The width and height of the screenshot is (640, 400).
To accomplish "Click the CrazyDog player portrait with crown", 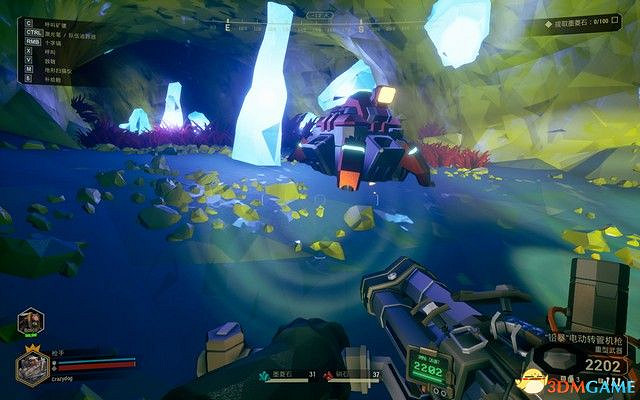I will click(x=33, y=366).
